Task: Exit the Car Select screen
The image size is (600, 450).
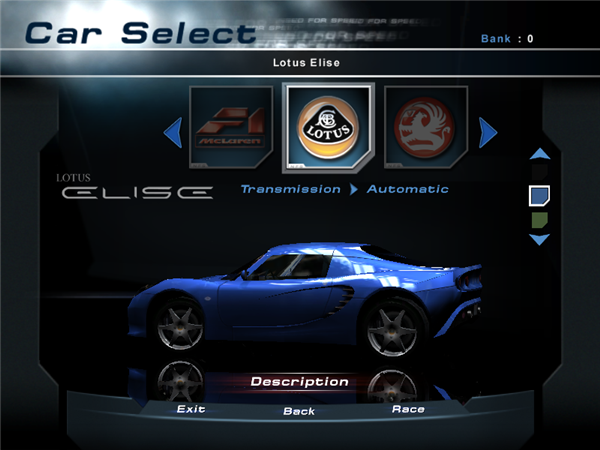Action: (190, 409)
